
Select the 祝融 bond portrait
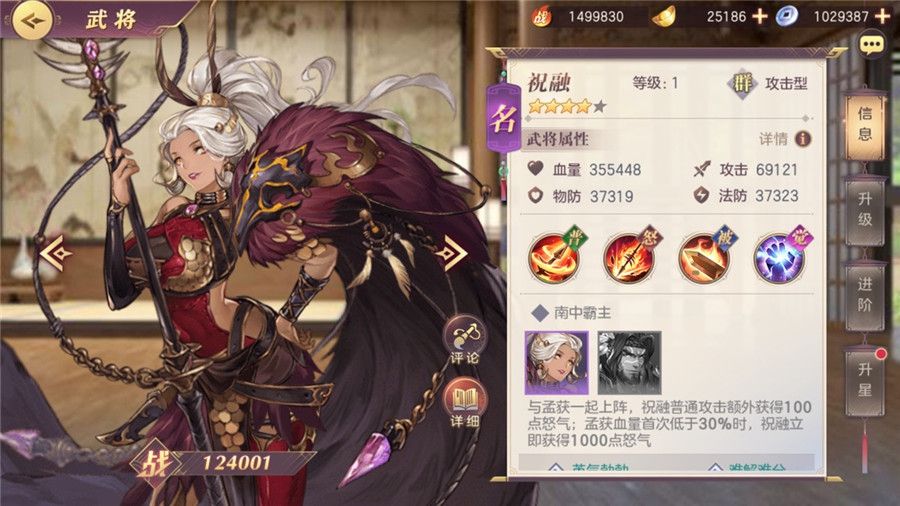[x=556, y=362]
